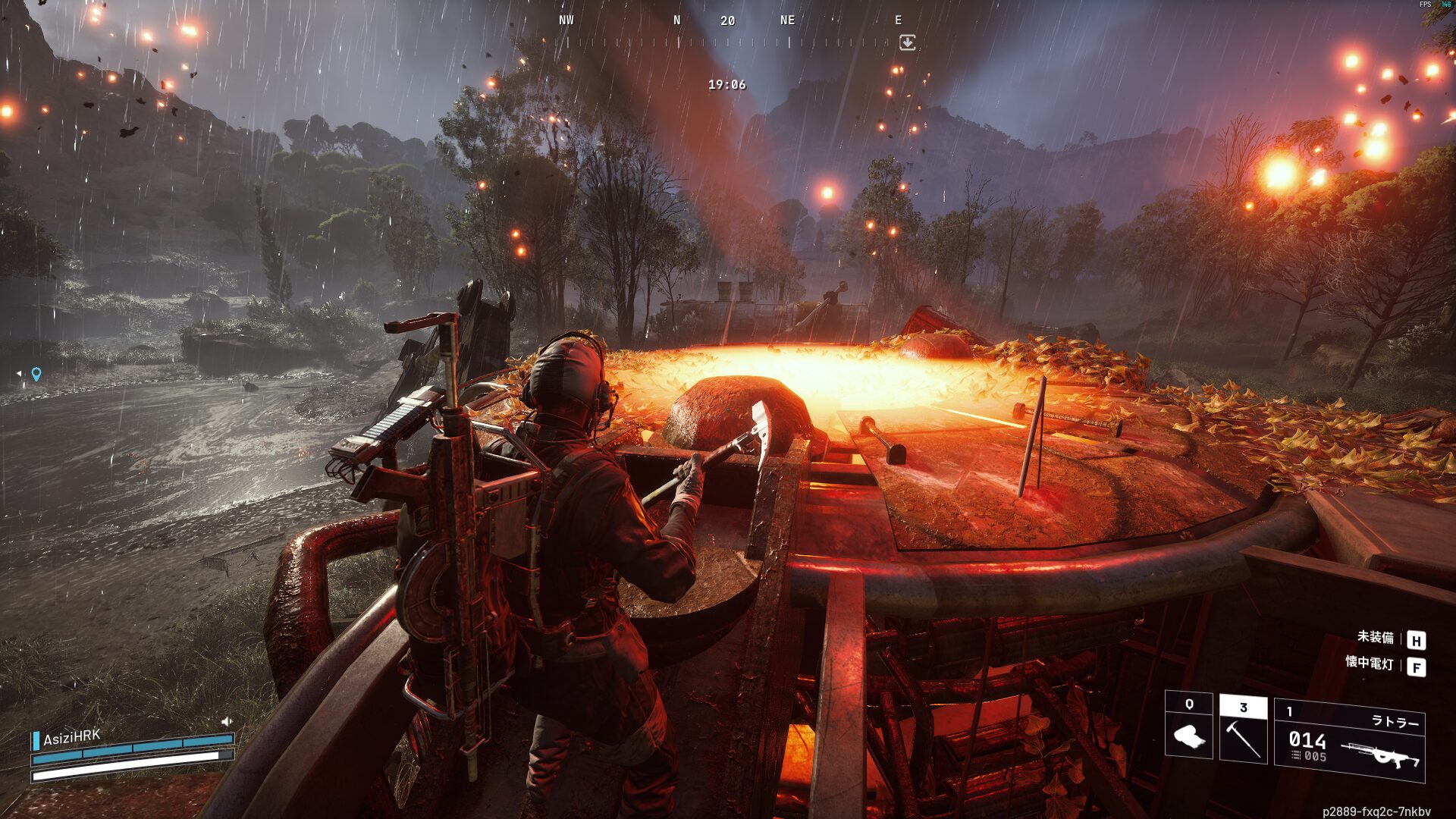Click the extraction arrow icon on the compass
Image resolution: width=1456 pixels, height=819 pixels.
pyautogui.click(x=907, y=43)
